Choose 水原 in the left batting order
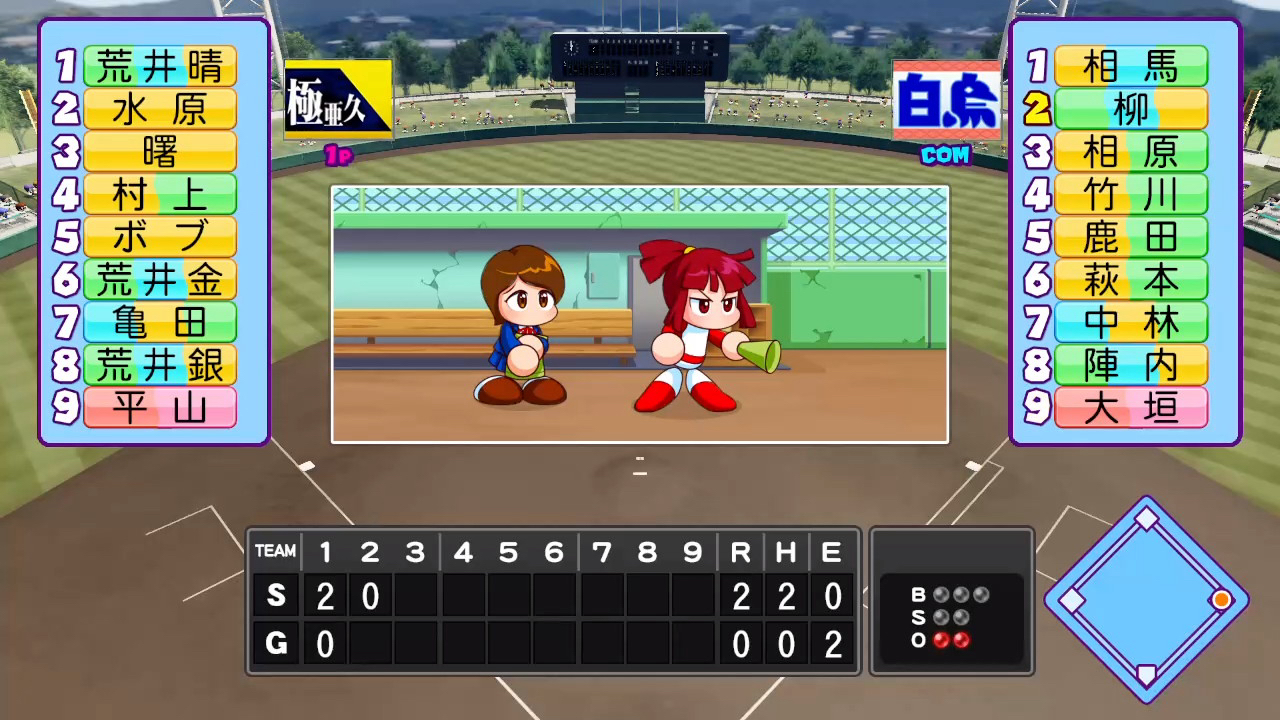 [x=159, y=109]
